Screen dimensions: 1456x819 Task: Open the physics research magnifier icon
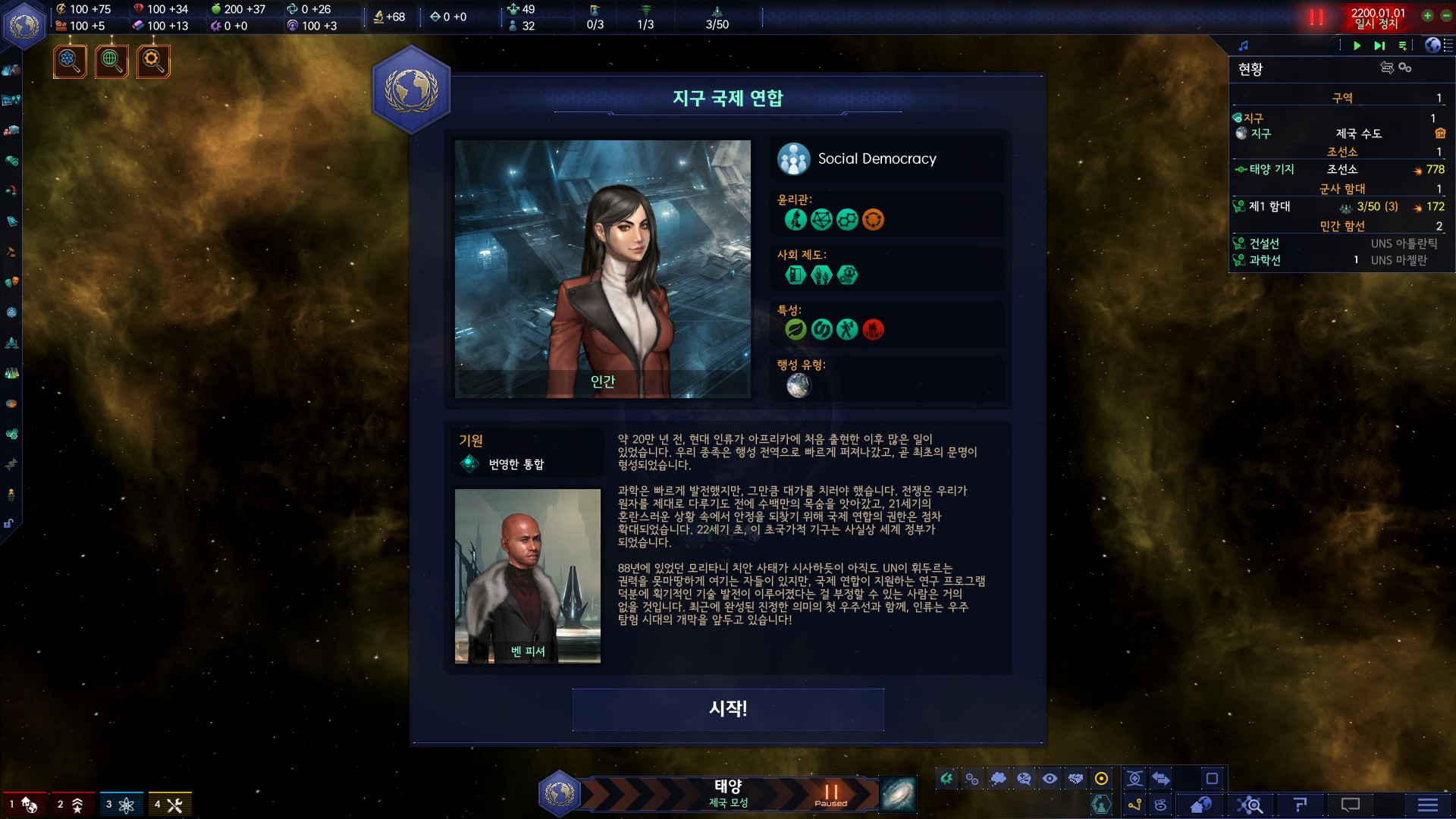click(x=70, y=61)
